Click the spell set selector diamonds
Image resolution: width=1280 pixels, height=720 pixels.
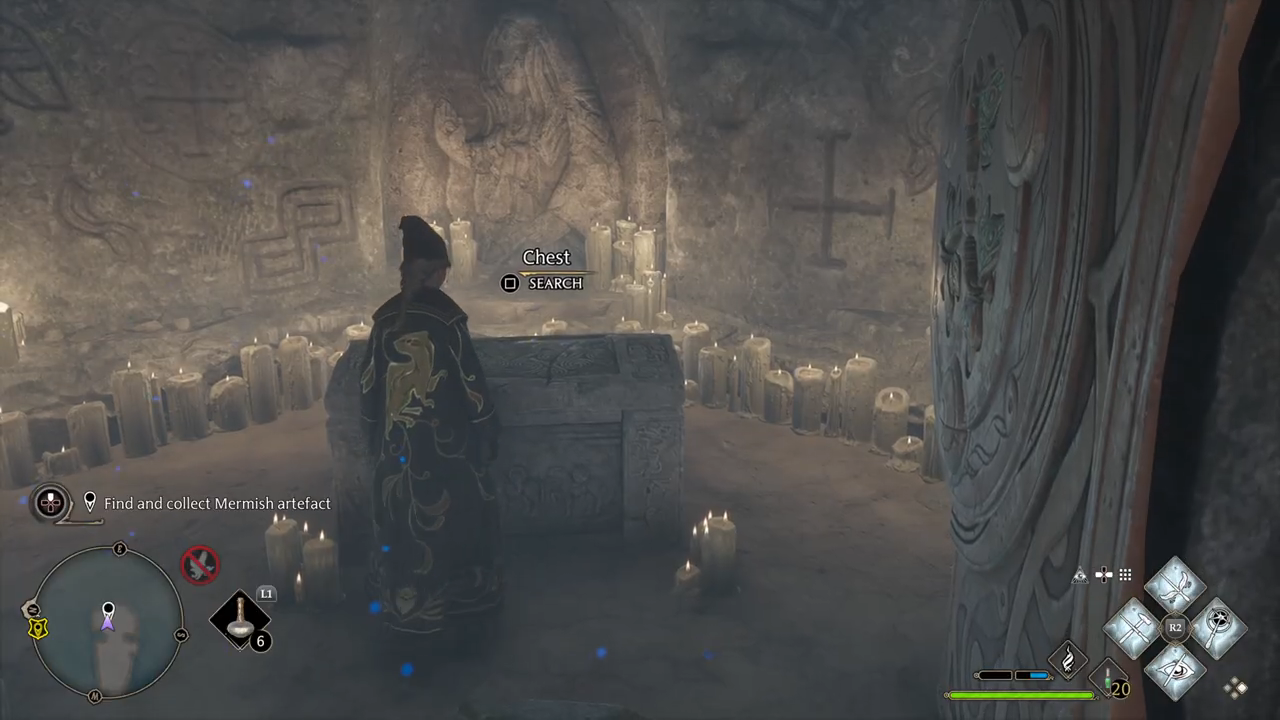click(1237, 687)
